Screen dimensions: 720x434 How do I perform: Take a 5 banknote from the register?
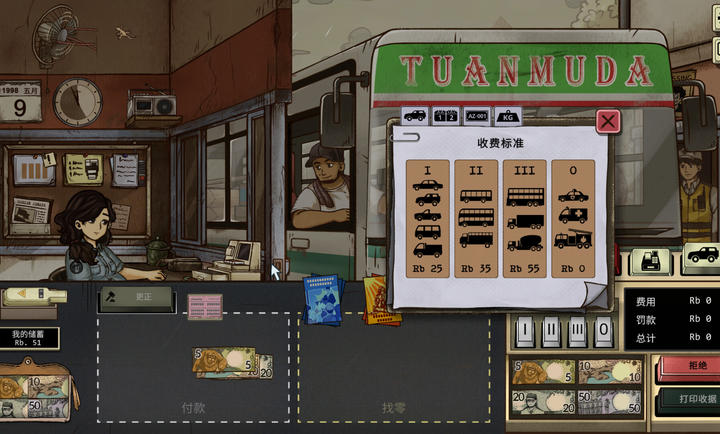543,371
